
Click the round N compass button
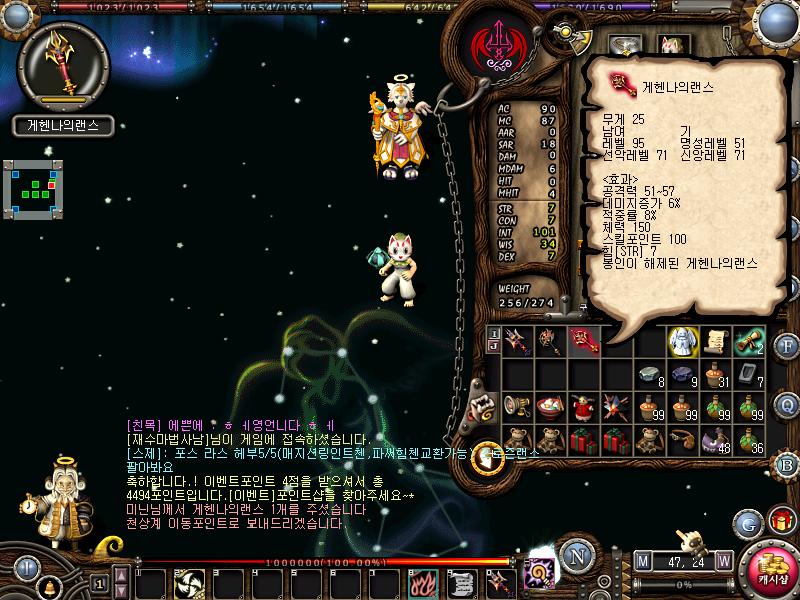pyautogui.click(x=575, y=557)
